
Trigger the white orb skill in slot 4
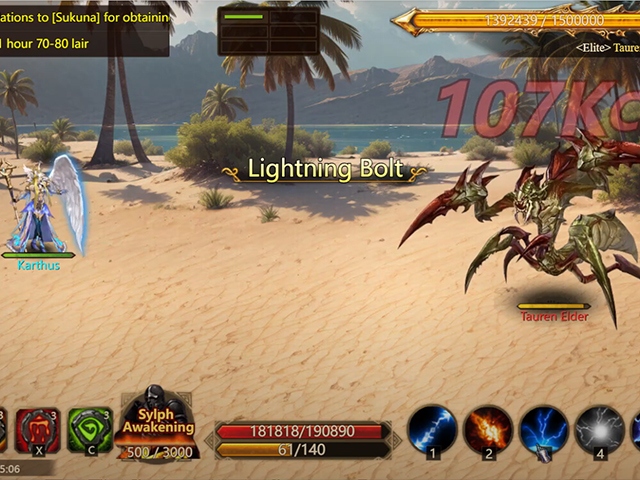[600, 429]
